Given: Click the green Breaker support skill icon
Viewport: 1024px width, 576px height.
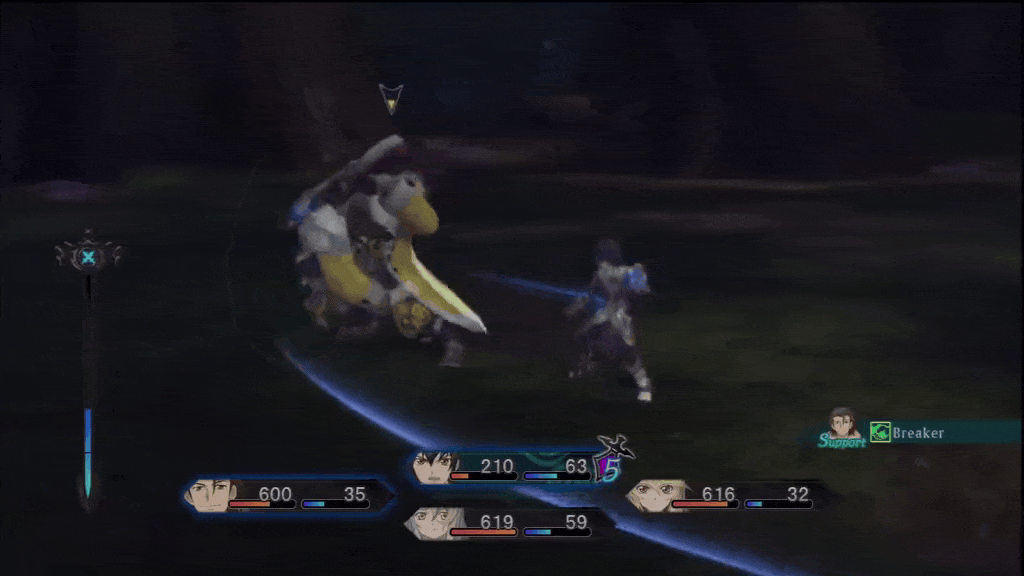Looking at the screenshot, I should pos(880,433).
